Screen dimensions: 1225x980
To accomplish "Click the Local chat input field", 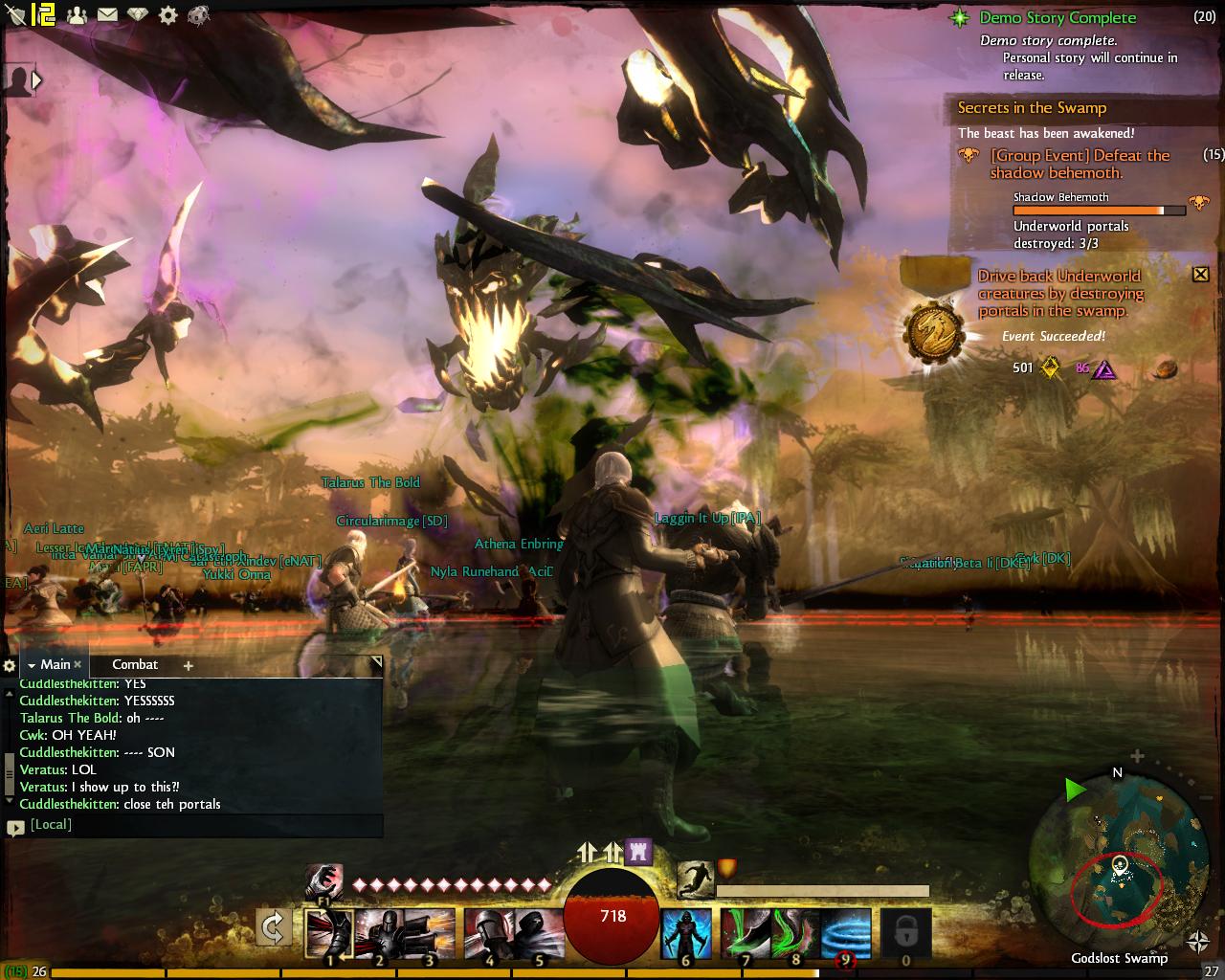I will (201, 824).
